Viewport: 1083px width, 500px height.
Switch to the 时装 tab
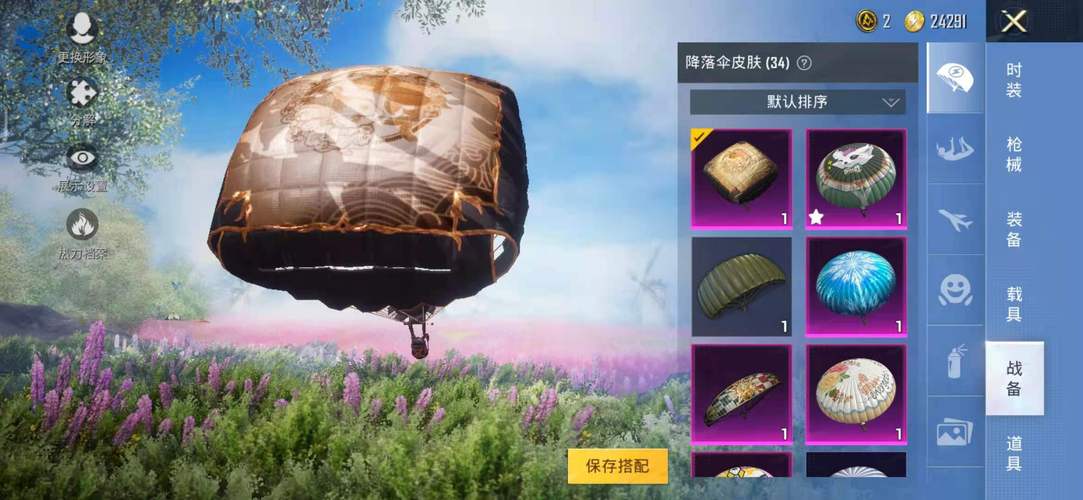tap(1014, 81)
